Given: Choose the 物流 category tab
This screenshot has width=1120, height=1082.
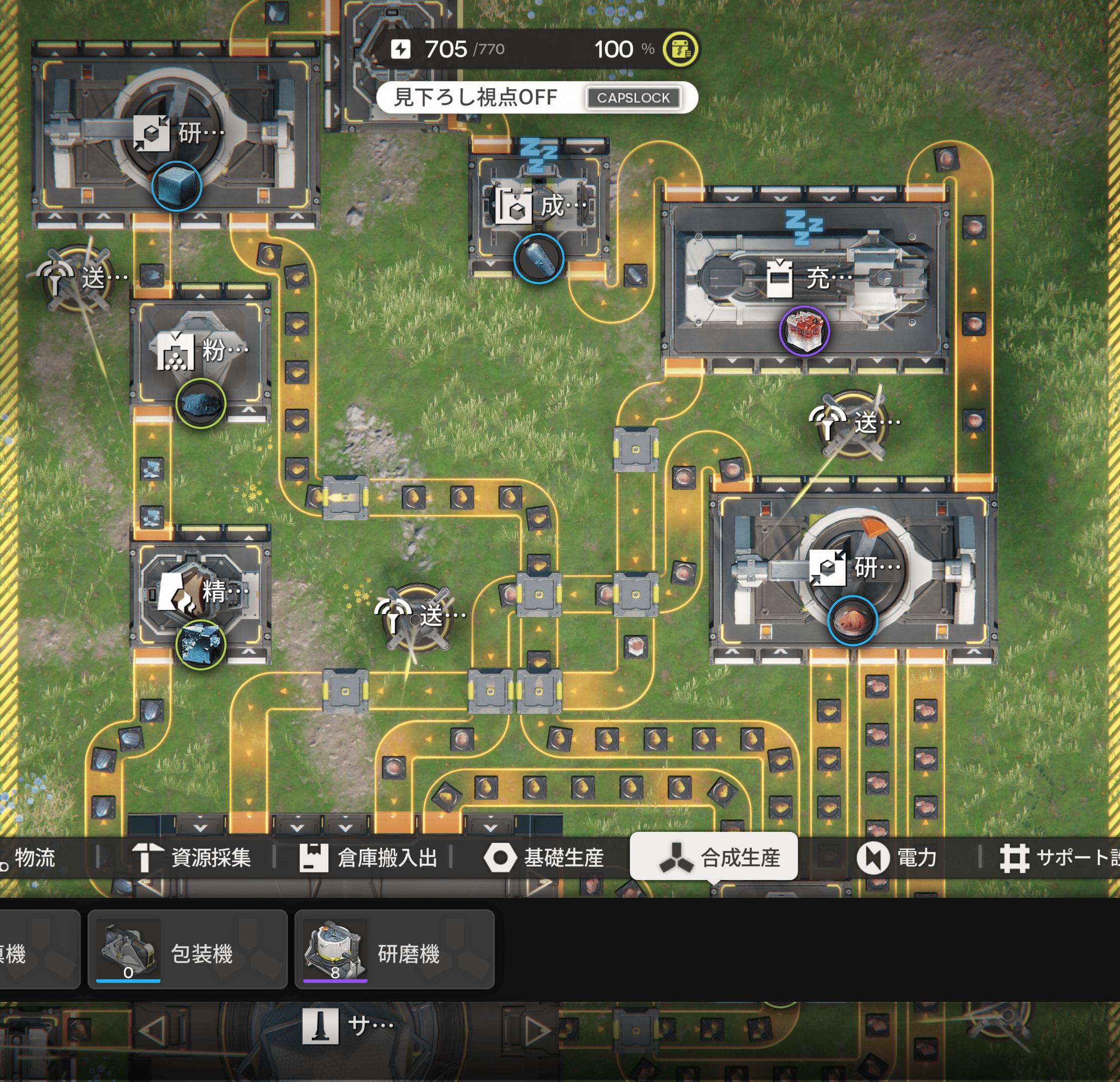Looking at the screenshot, I should [29, 857].
